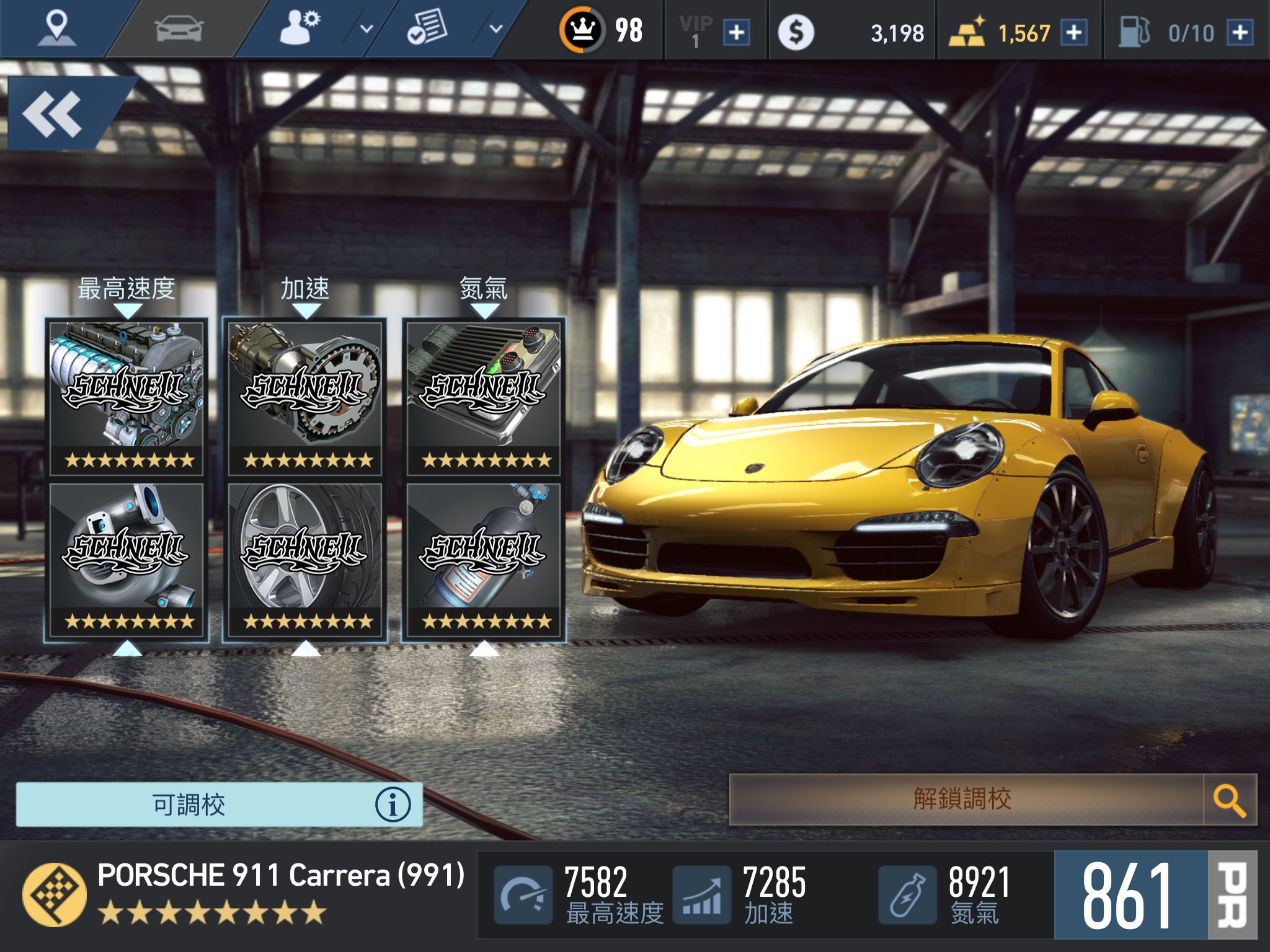Select the Schnell ECU part slot
Screen dimensions: 1270x952
484,397
